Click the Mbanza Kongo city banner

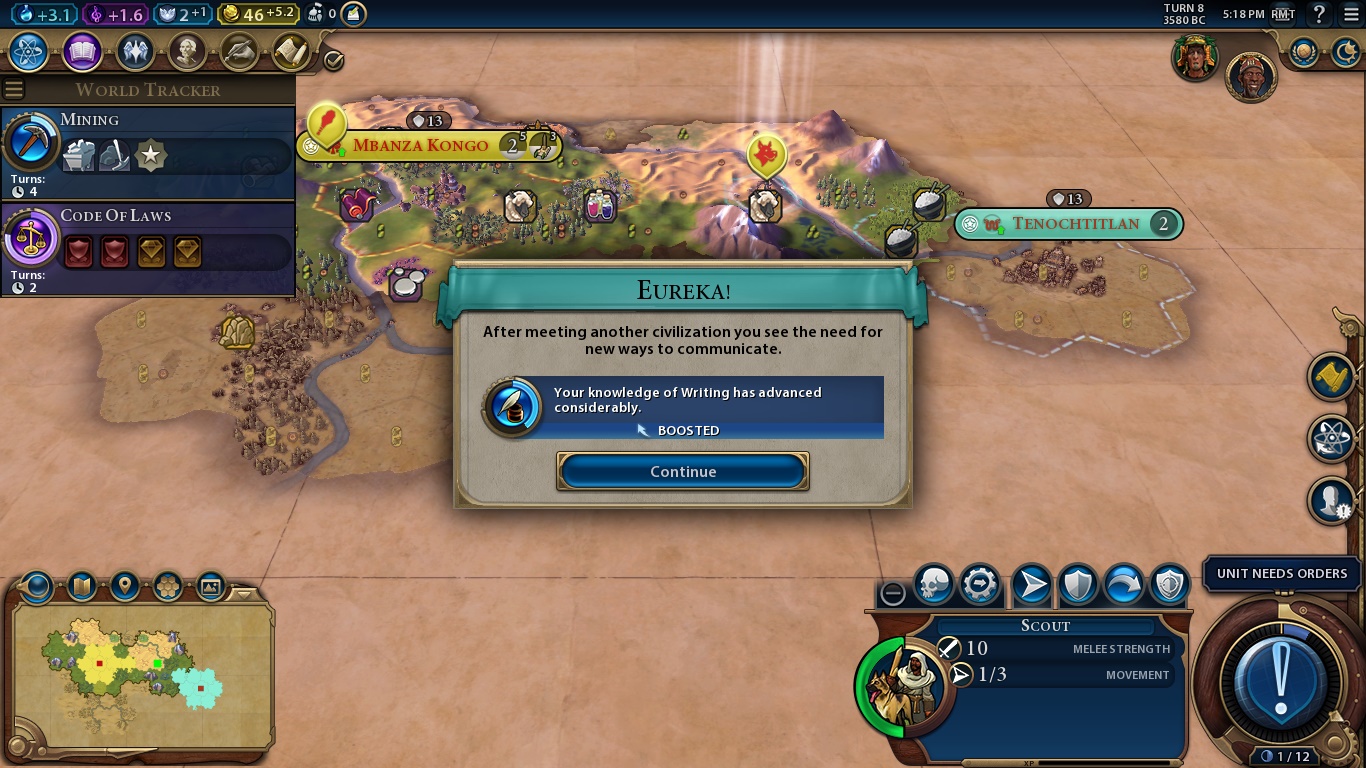pyautogui.click(x=421, y=146)
